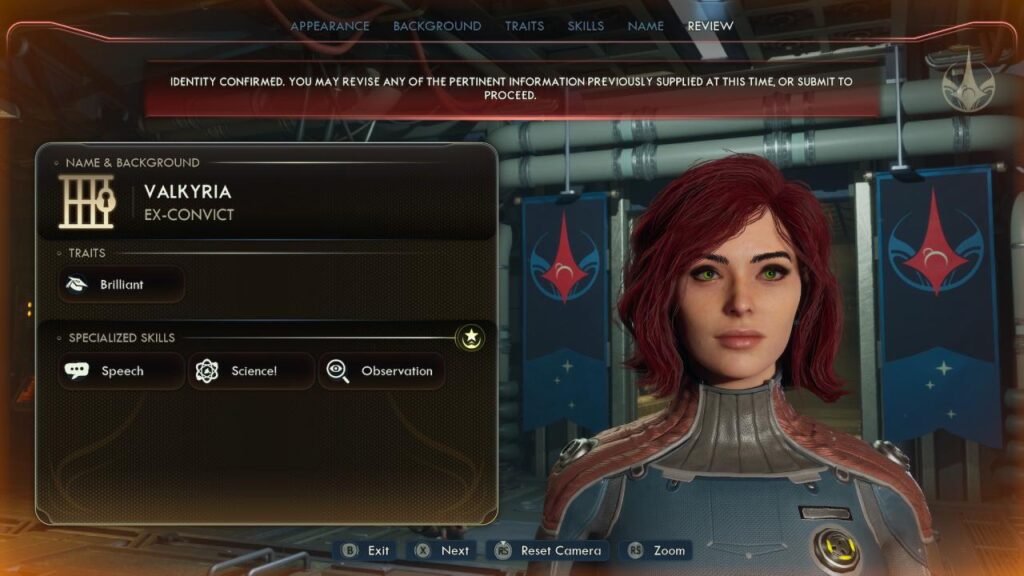
Task: Choose the Brilliant trait
Action: coord(121,285)
